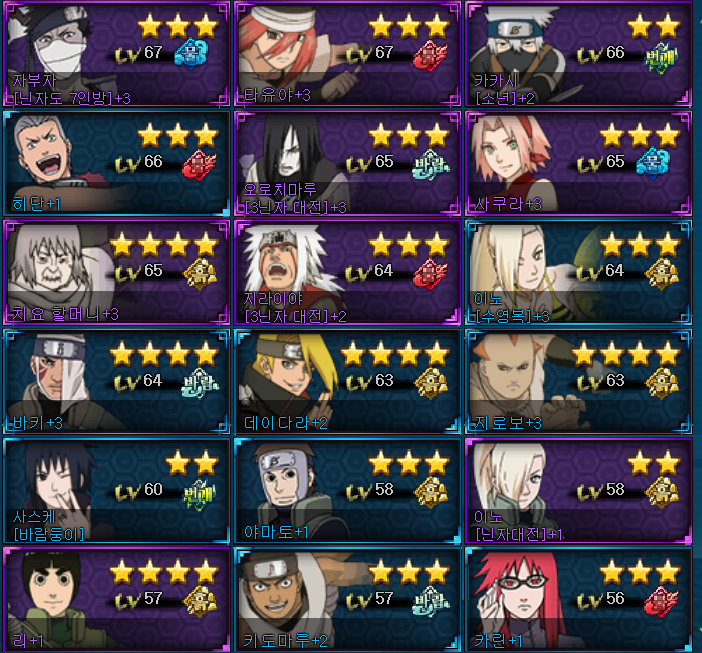Viewport: 702px width, 653px height.
Task: Pick the Kakashi (카카시 소년+2) card
Action: pos(578,54)
